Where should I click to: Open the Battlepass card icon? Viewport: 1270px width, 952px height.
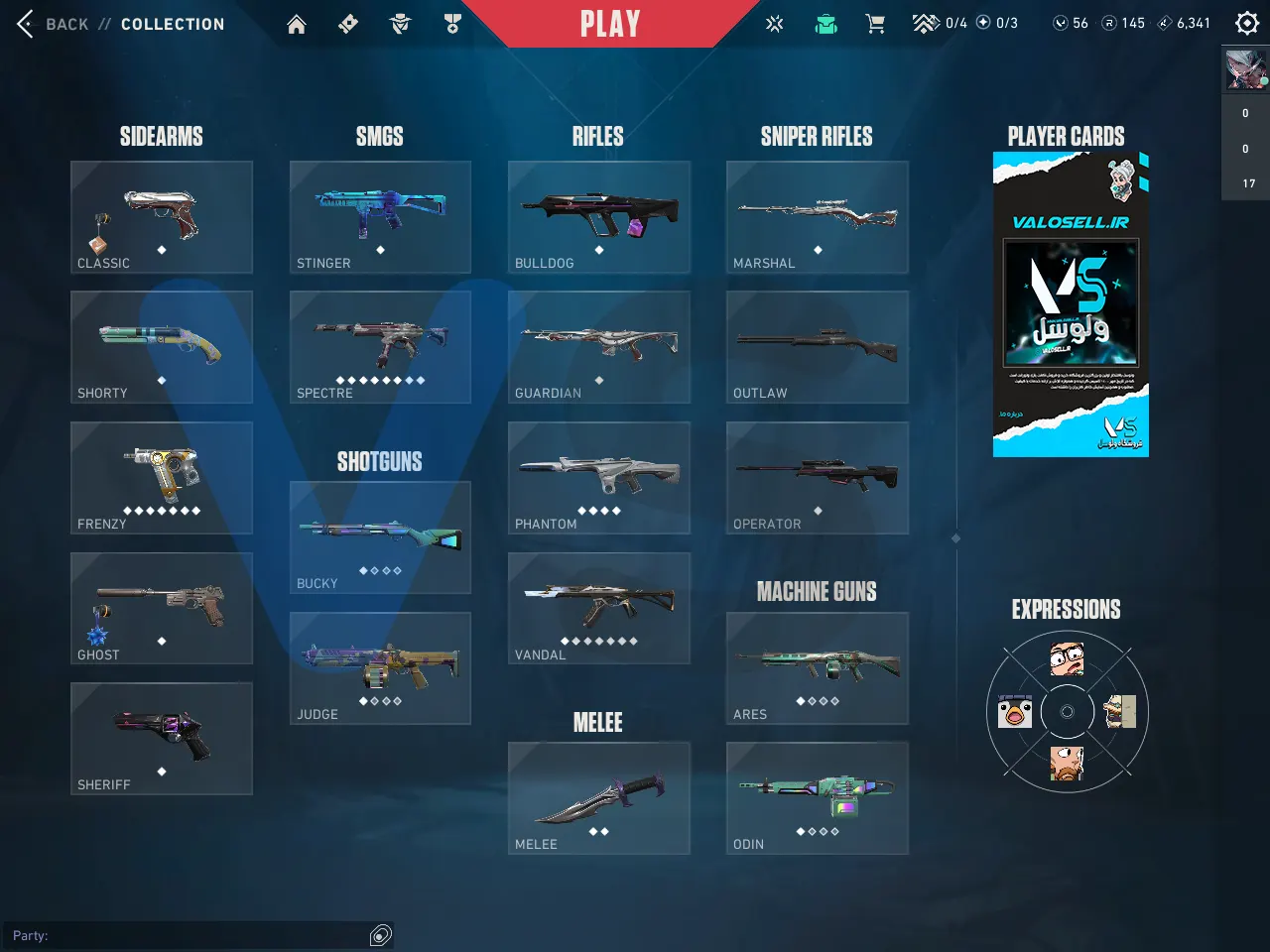coord(348,23)
